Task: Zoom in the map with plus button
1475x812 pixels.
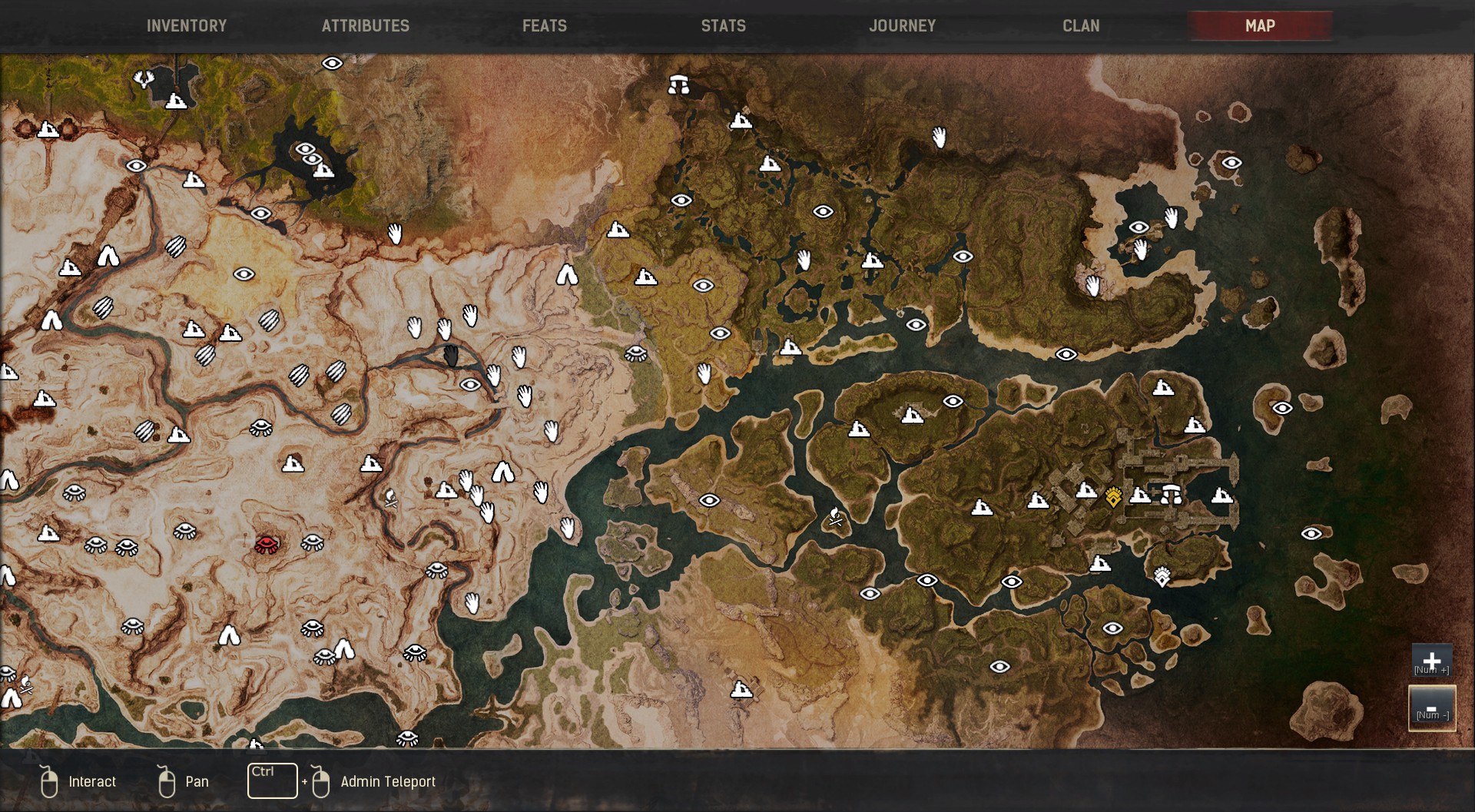Action: [1431, 661]
